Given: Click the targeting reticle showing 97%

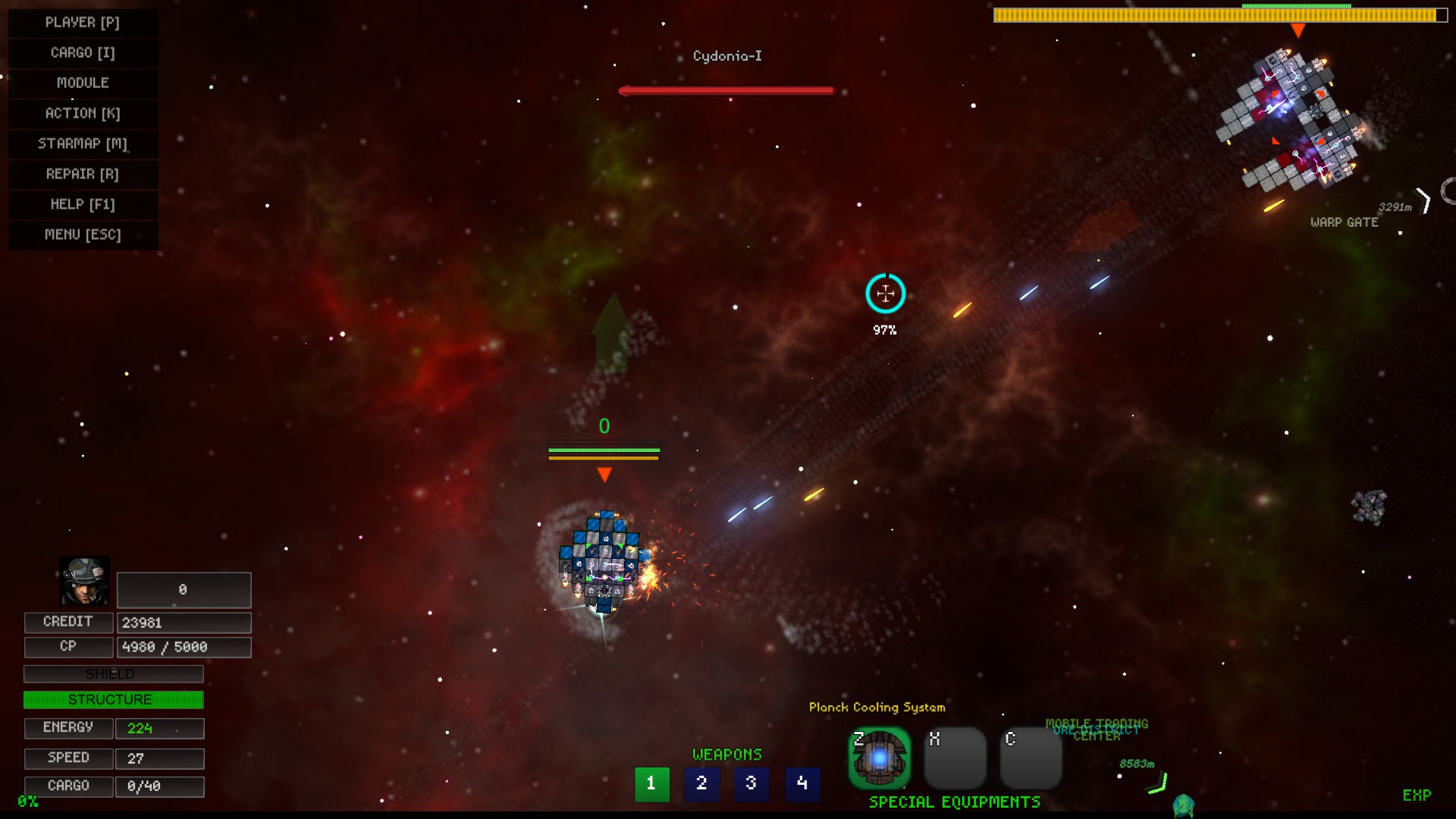Looking at the screenshot, I should (884, 294).
